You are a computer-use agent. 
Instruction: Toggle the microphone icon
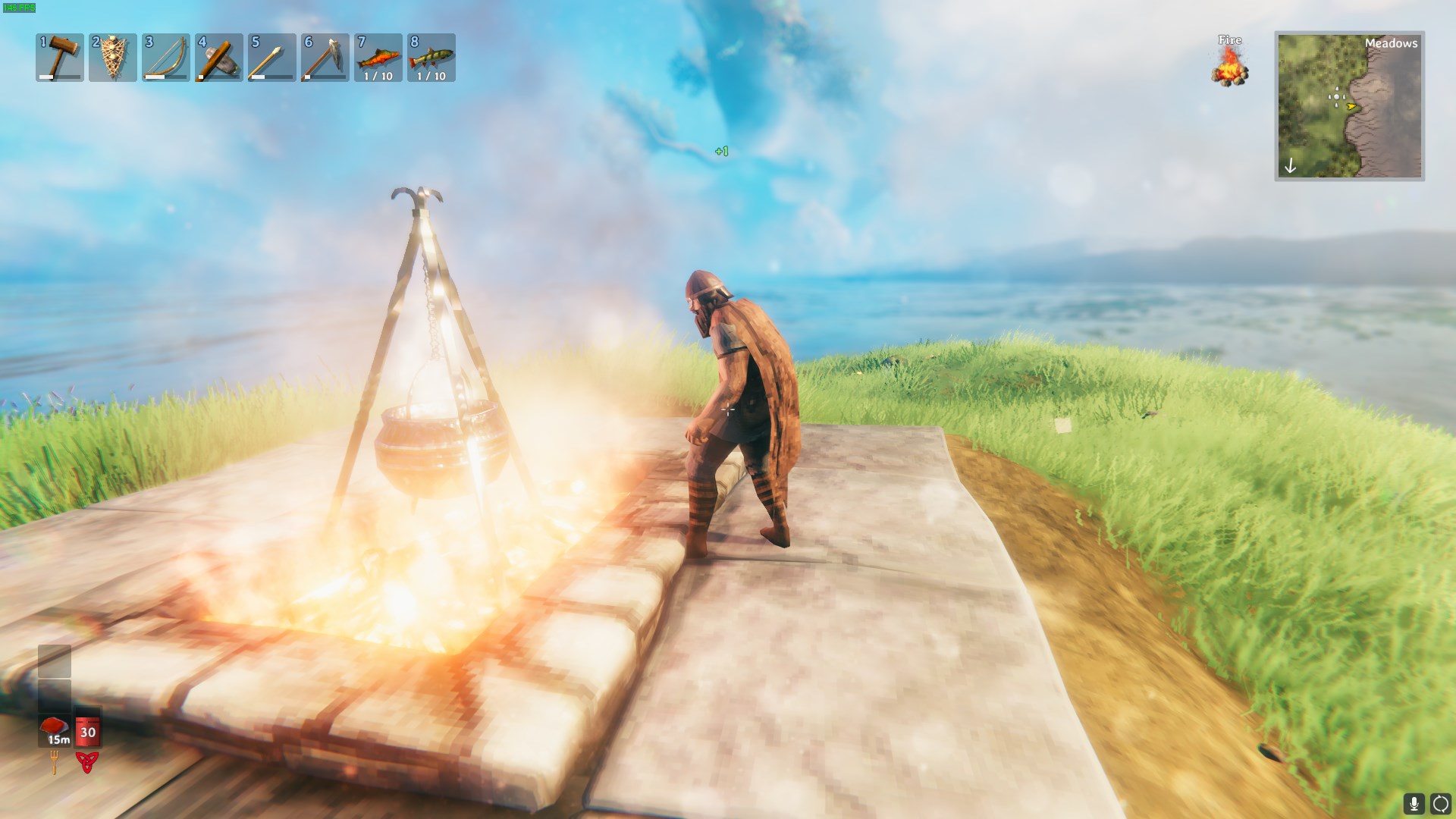pyautogui.click(x=1414, y=804)
